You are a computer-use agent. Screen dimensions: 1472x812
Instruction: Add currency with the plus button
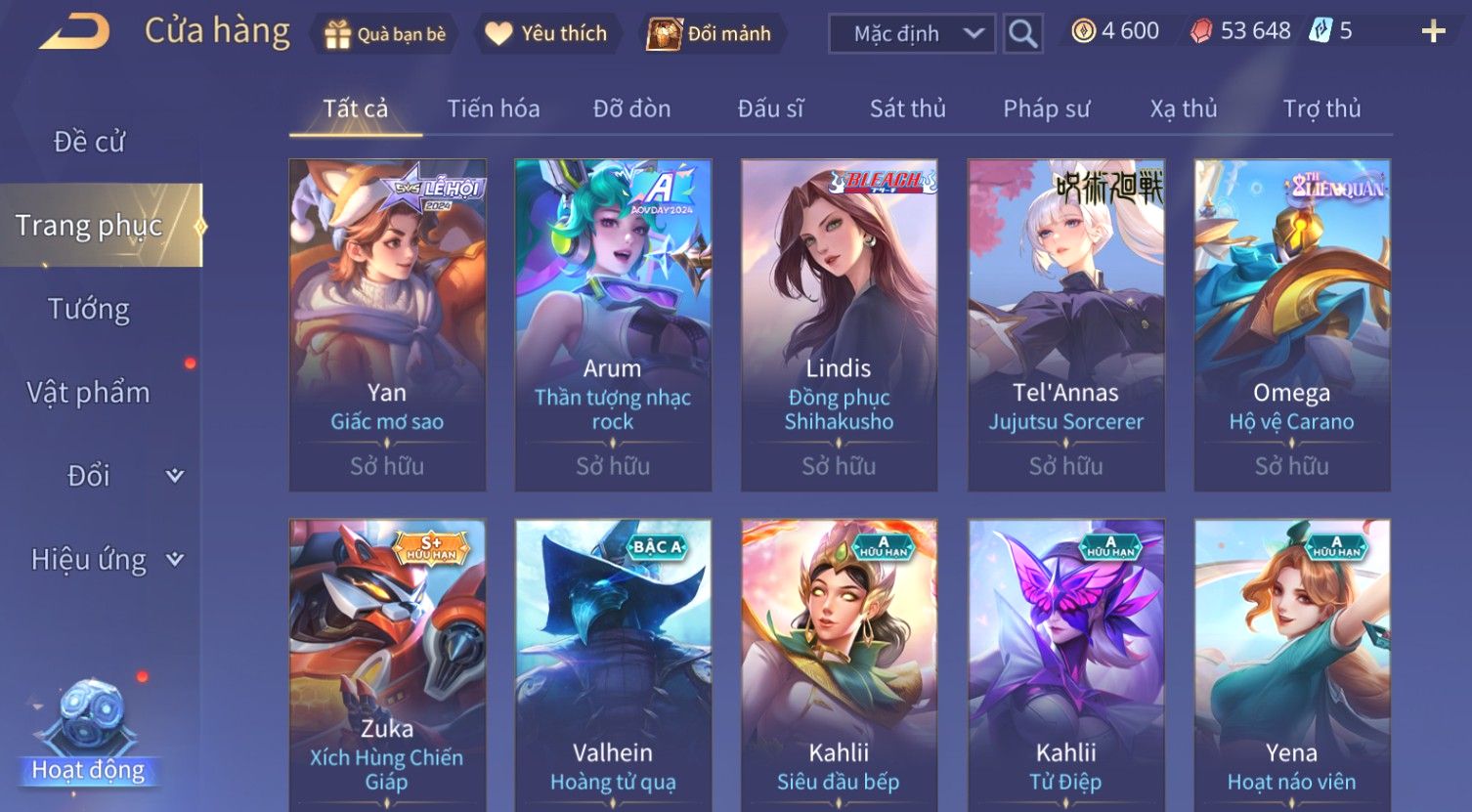click(1433, 32)
